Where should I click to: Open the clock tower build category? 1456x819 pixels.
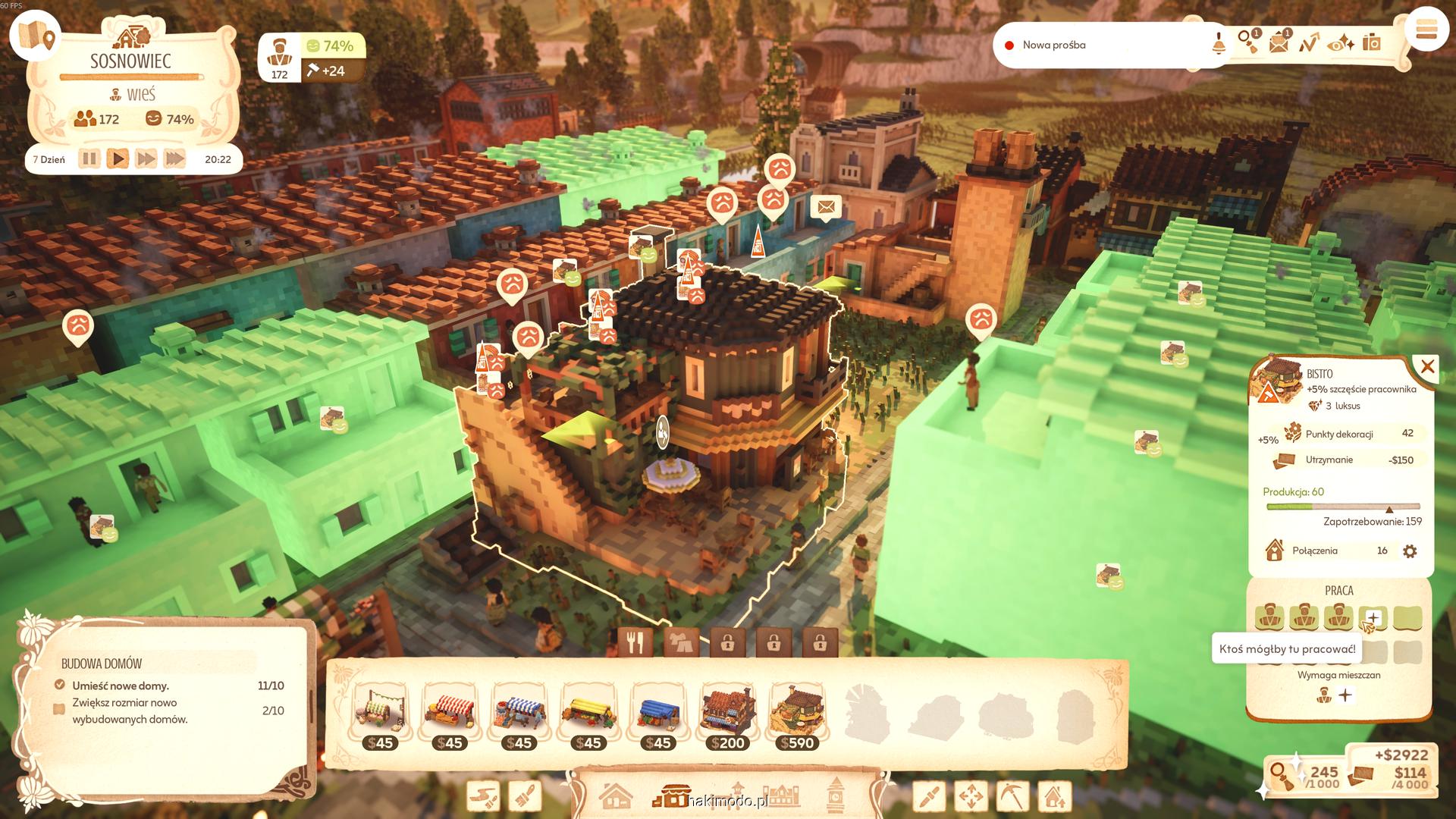coord(835,795)
